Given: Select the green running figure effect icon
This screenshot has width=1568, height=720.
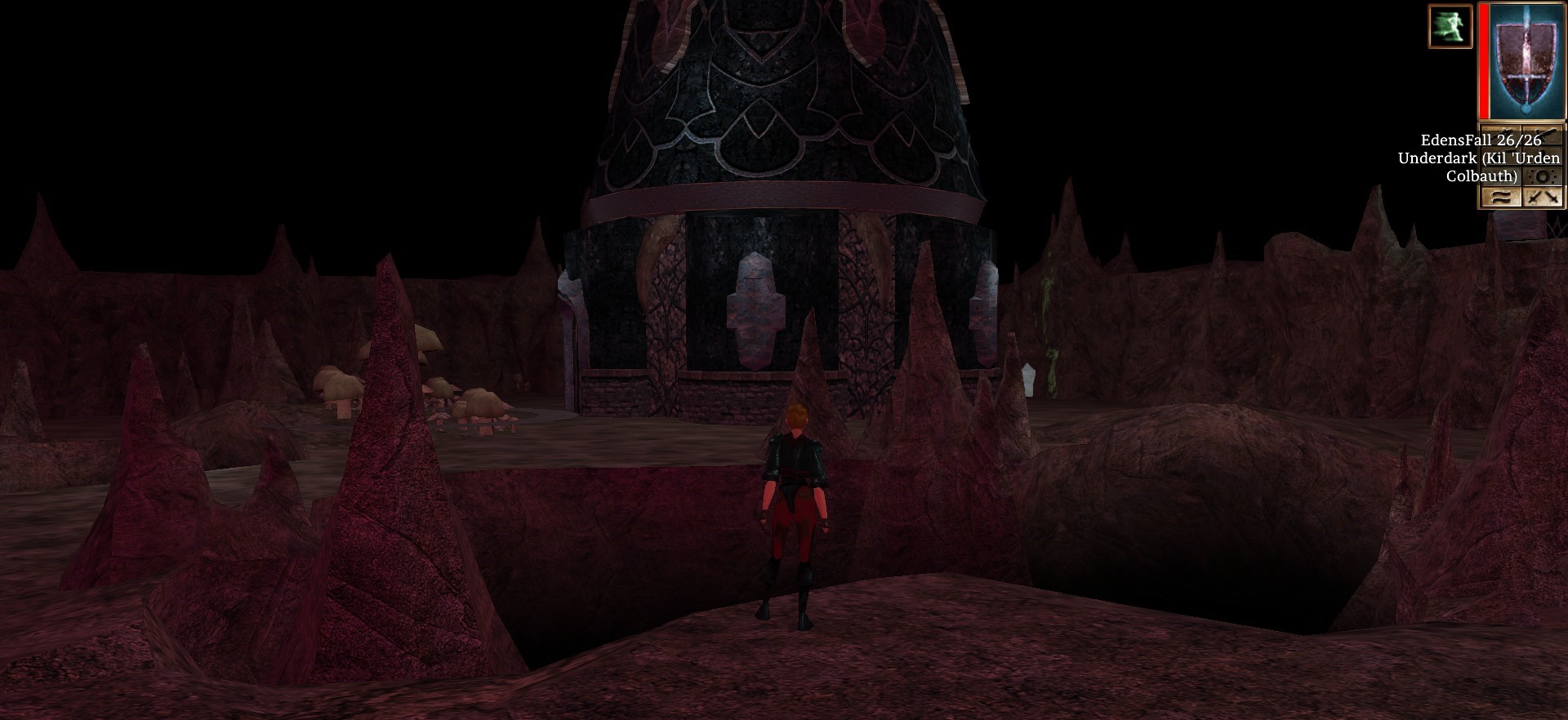Looking at the screenshot, I should [x=1450, y=26].
